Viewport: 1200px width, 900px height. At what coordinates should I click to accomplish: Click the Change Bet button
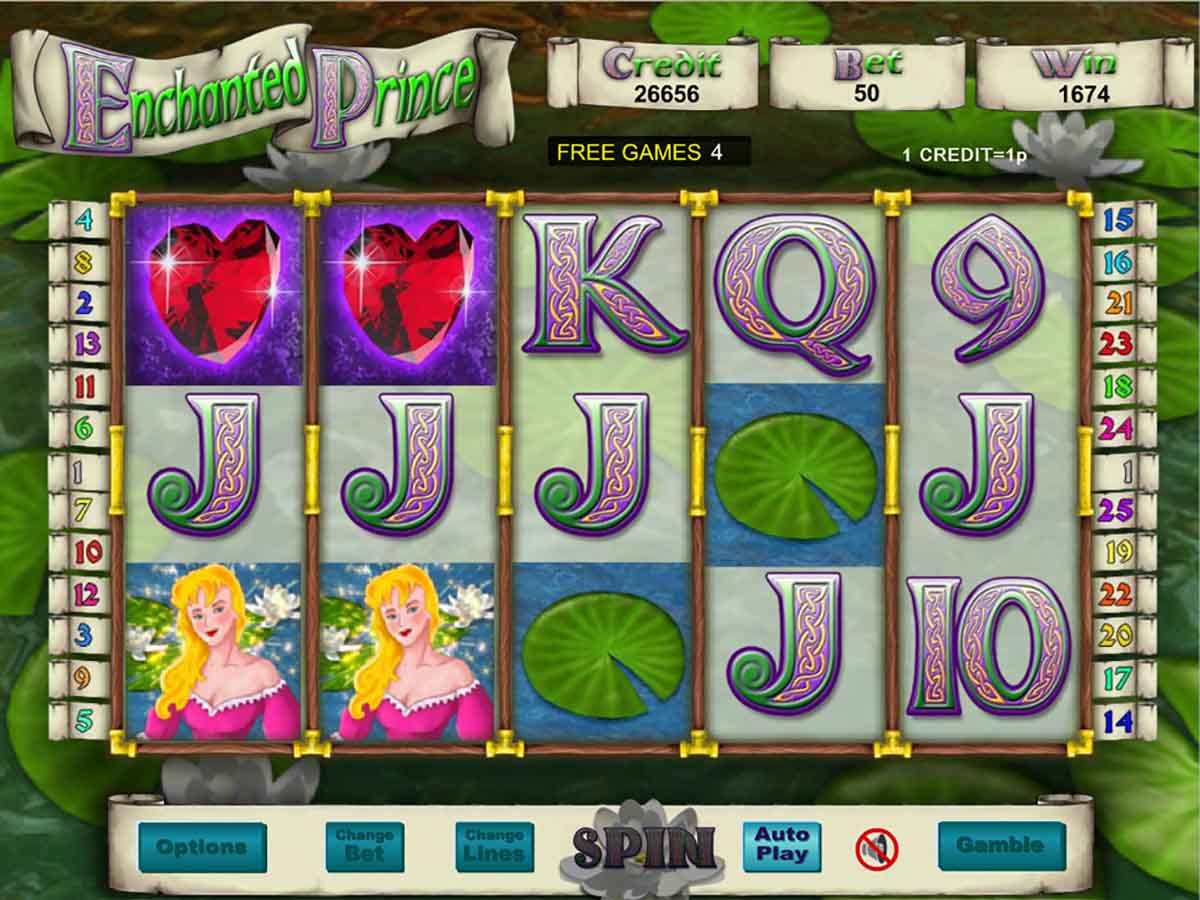(x=364, y=847)
